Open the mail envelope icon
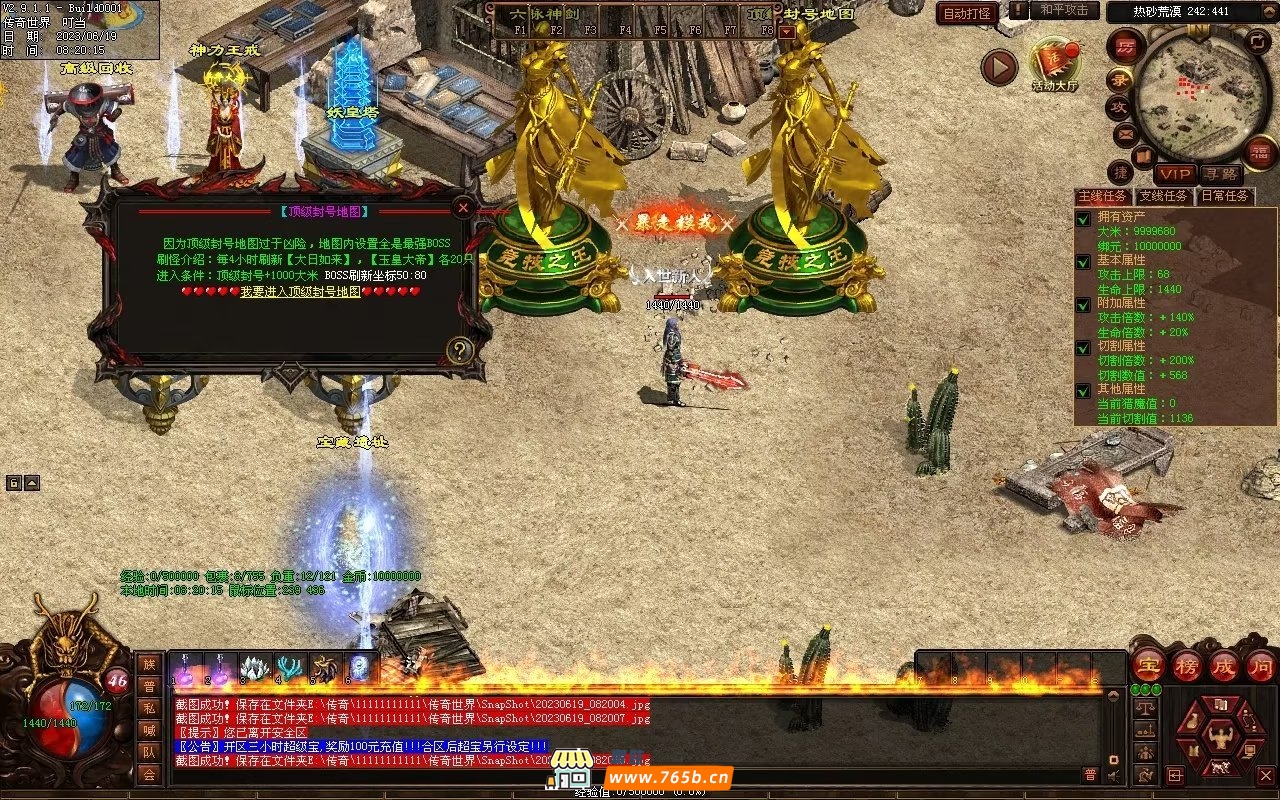Image resolution: width=1280 pixels, height=800 pixels. pyautogui.click(x=1126, y=134)
